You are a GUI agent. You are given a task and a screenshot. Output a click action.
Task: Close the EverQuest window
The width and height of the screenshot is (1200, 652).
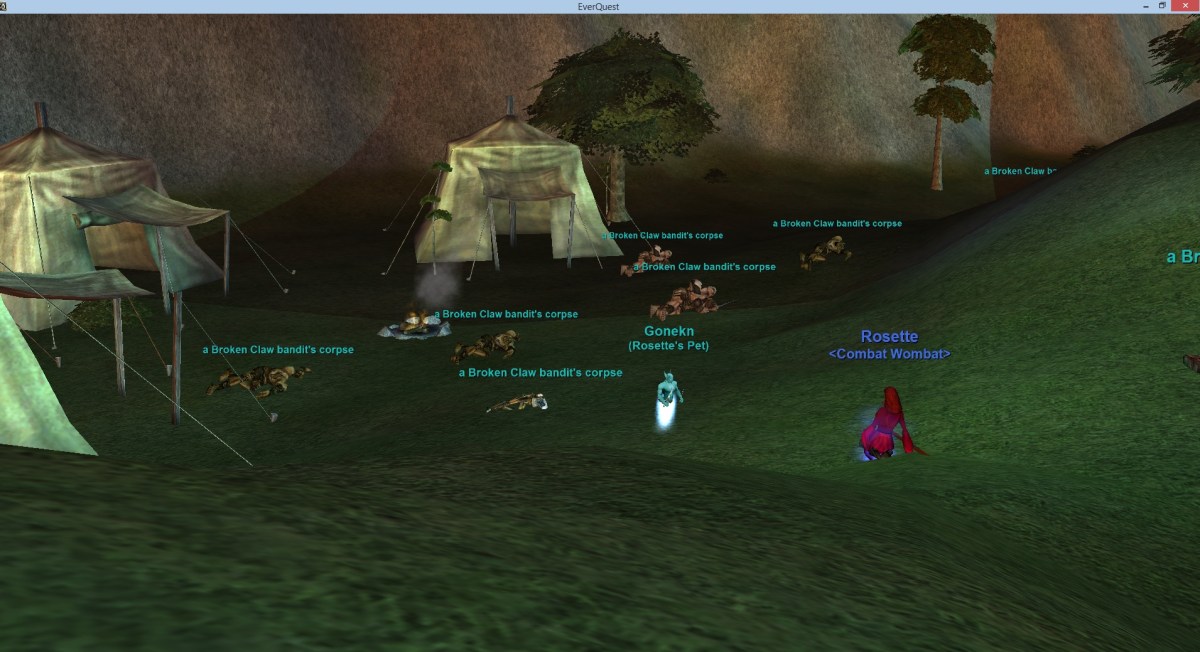coord(1186,6)
